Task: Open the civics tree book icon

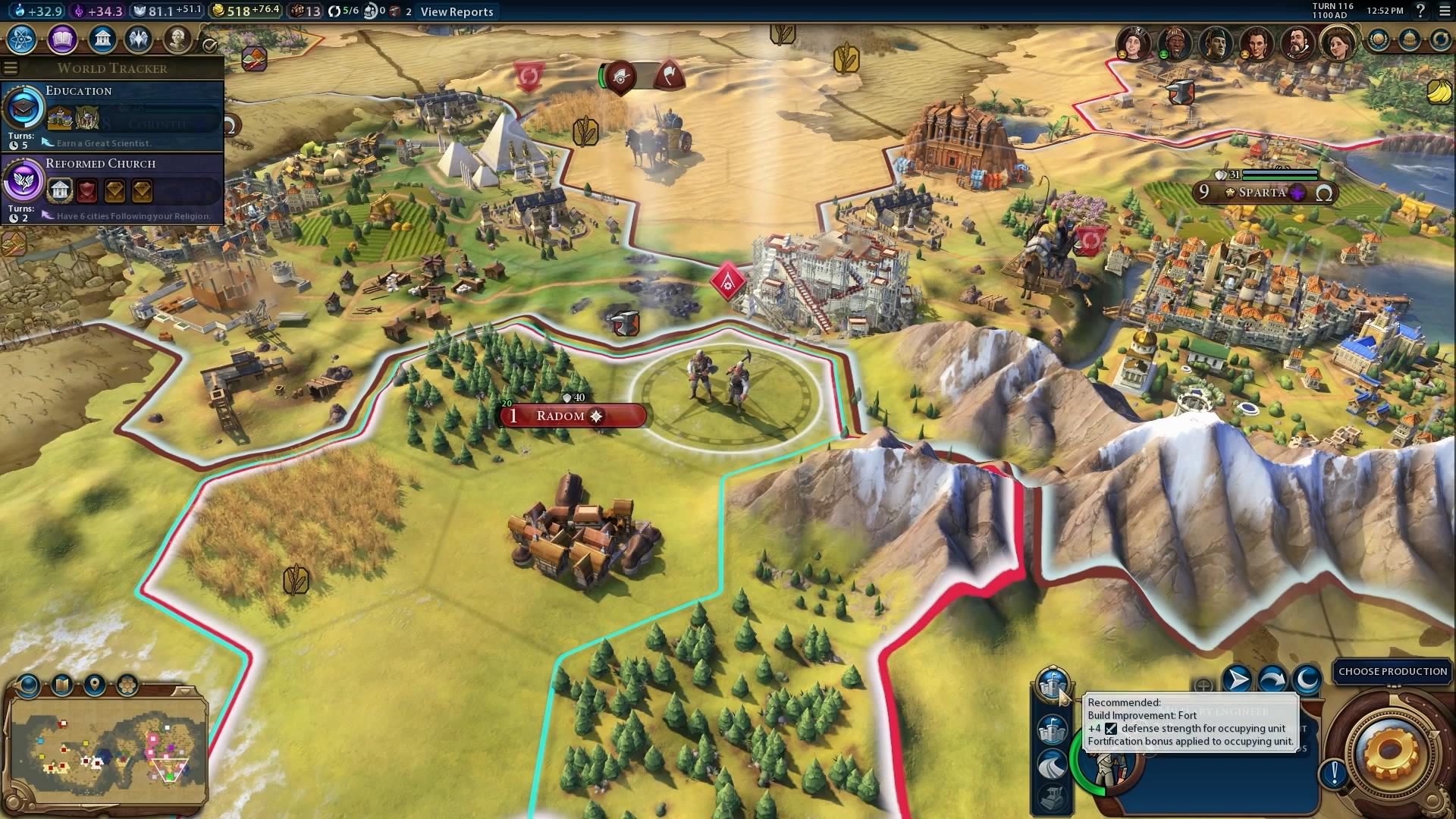Action: tap(62, 39)
